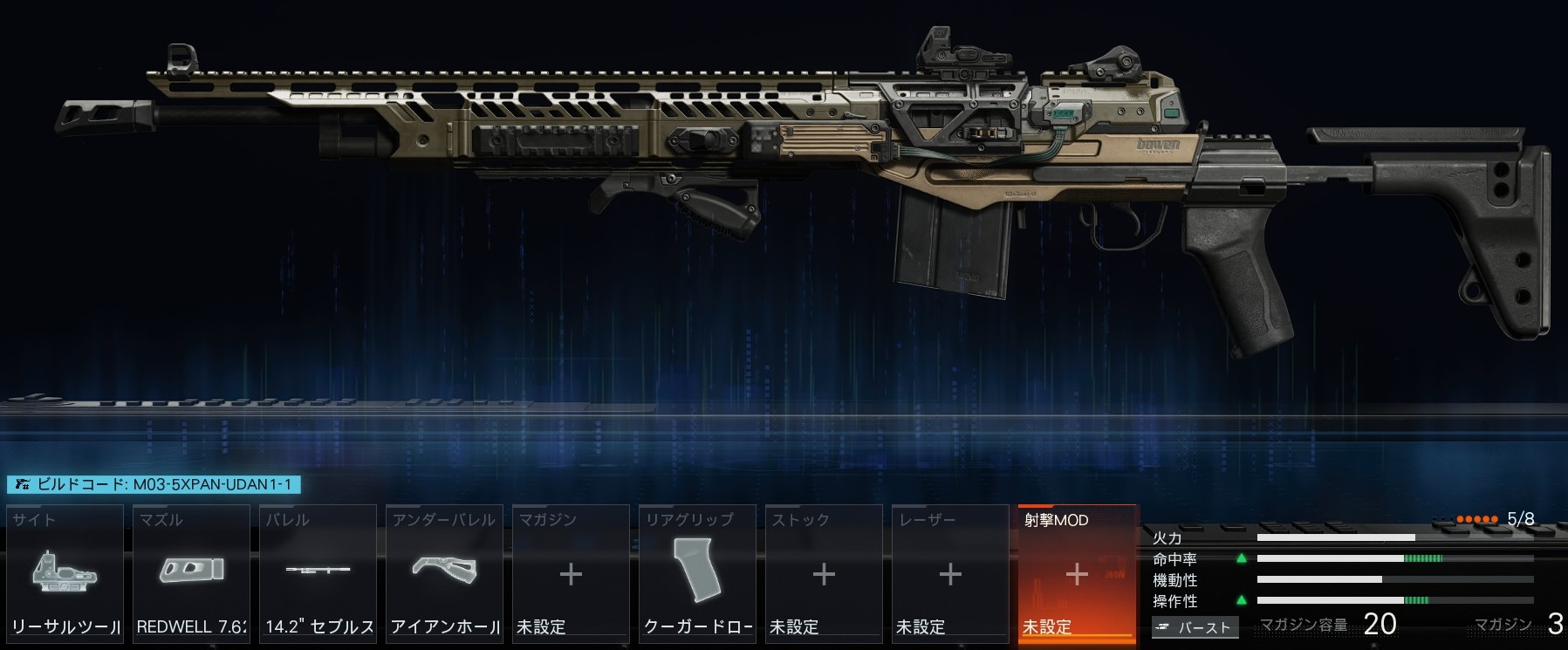Copy the build code M03-5XPAN-UDAN1-1
1568x650 pixels.
coord(154,484)
